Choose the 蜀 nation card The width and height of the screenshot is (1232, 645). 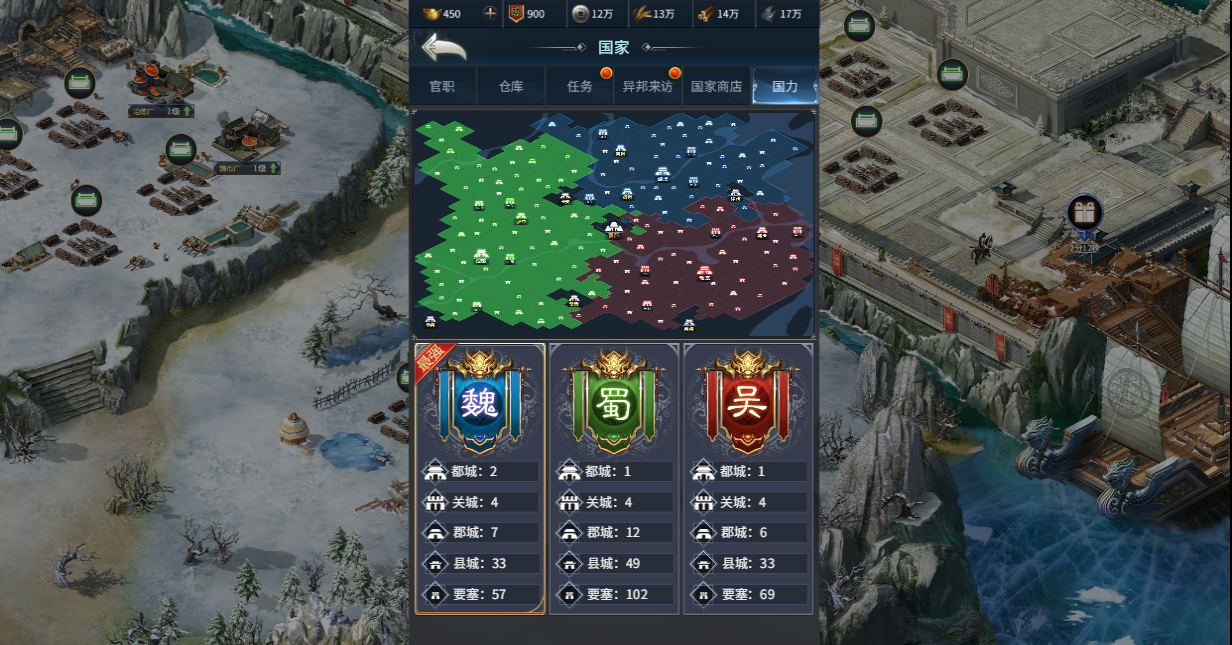tap(614, 478)
